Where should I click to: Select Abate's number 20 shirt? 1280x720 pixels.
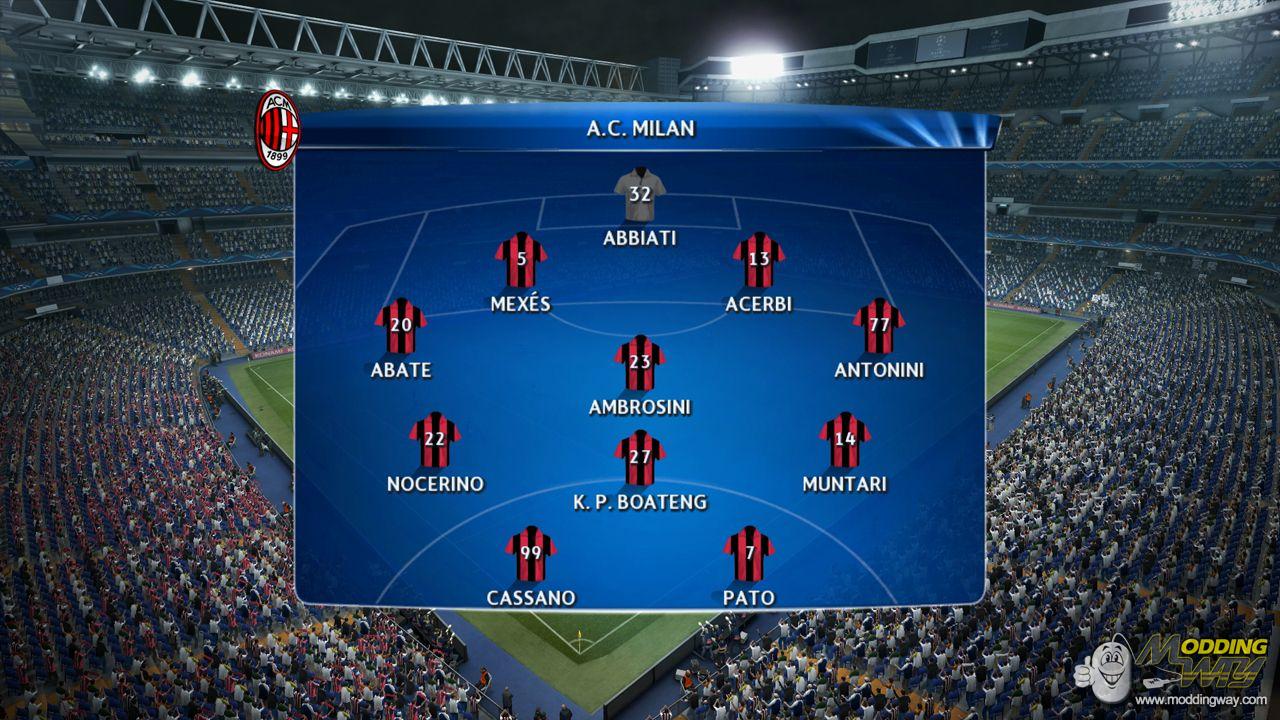coord(400,326)
